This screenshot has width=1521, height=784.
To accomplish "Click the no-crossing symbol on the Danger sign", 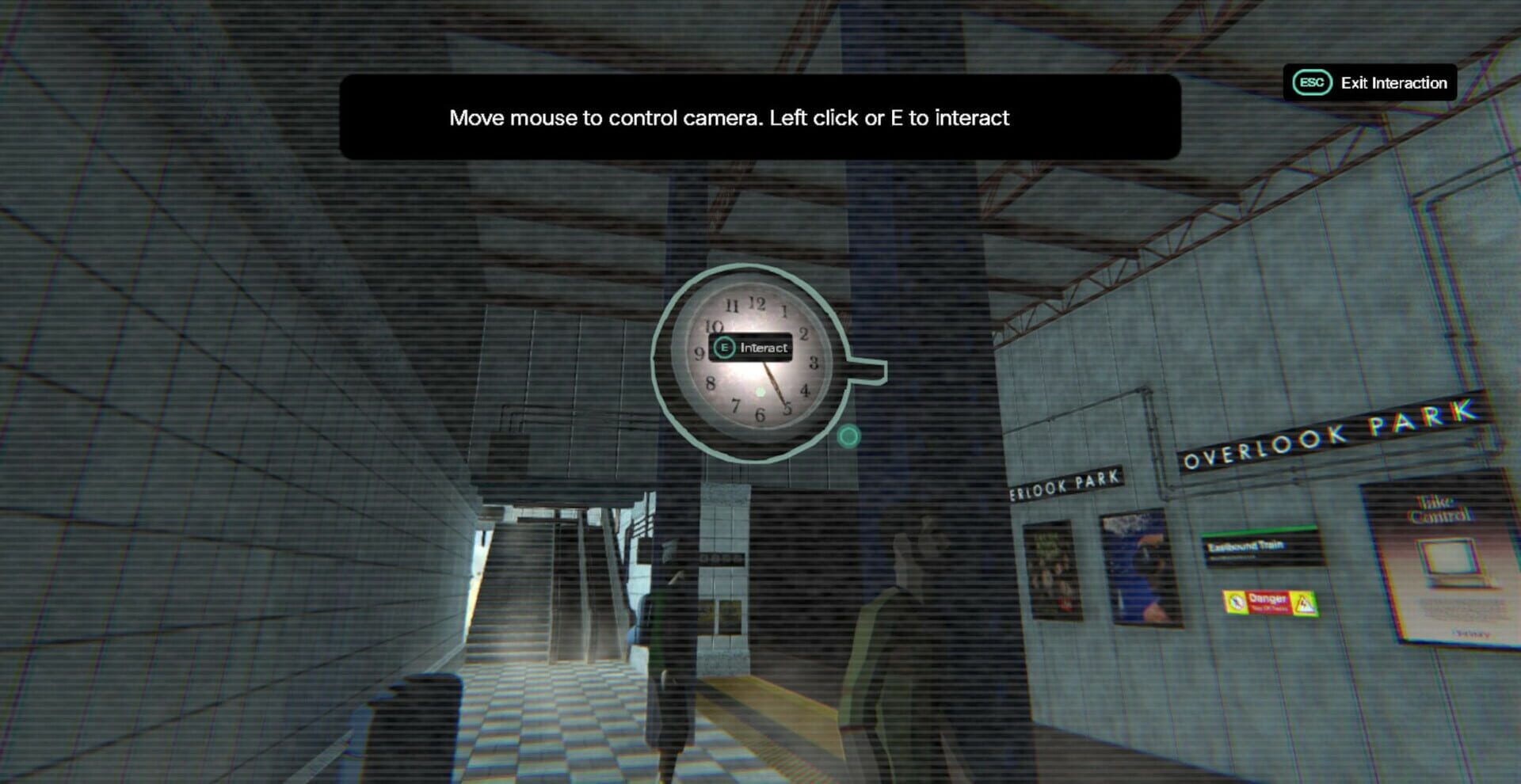I will [1237, 603].
